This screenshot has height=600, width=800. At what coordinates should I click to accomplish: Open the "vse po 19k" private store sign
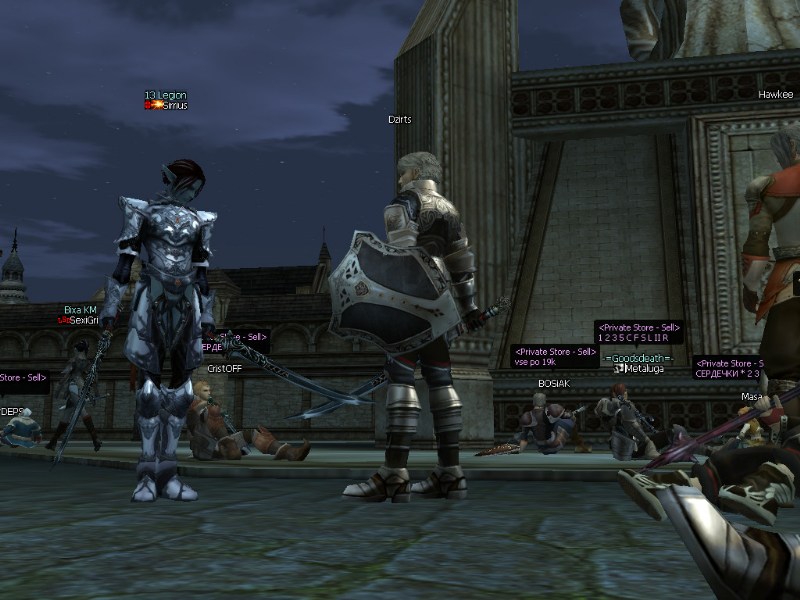(x=555, y=357)
